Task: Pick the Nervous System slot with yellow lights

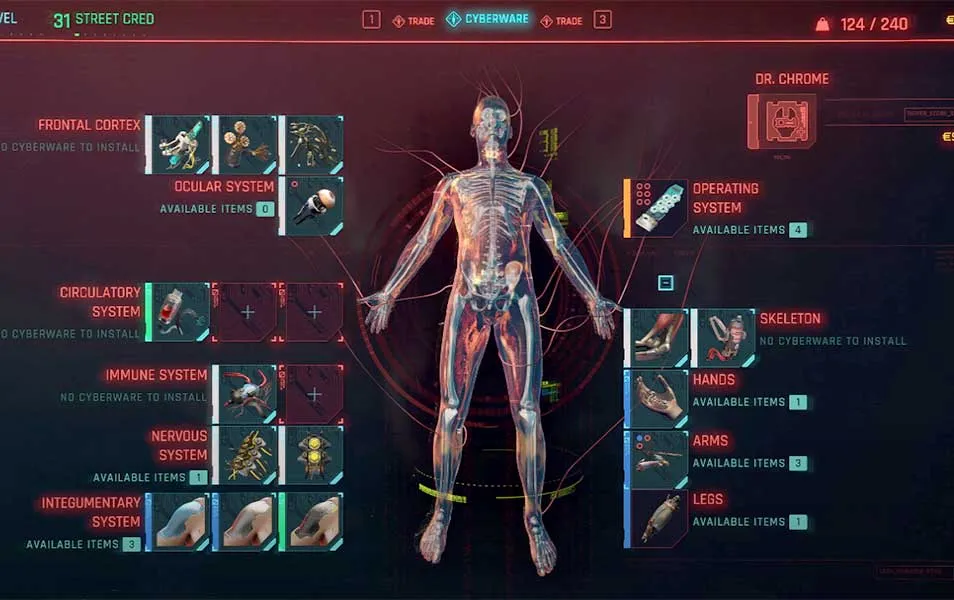Action: 312,455
